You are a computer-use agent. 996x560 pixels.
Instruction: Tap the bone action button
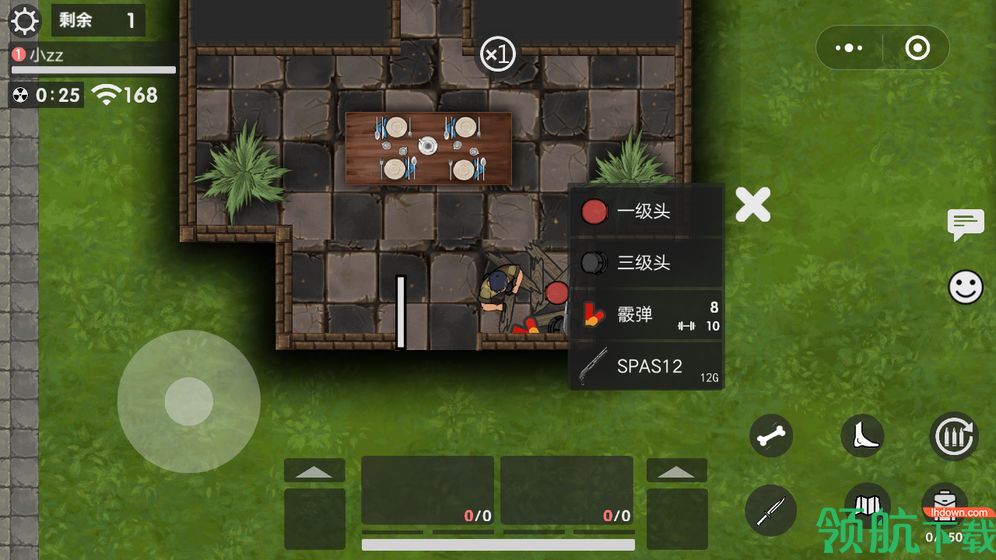(772, 436)
